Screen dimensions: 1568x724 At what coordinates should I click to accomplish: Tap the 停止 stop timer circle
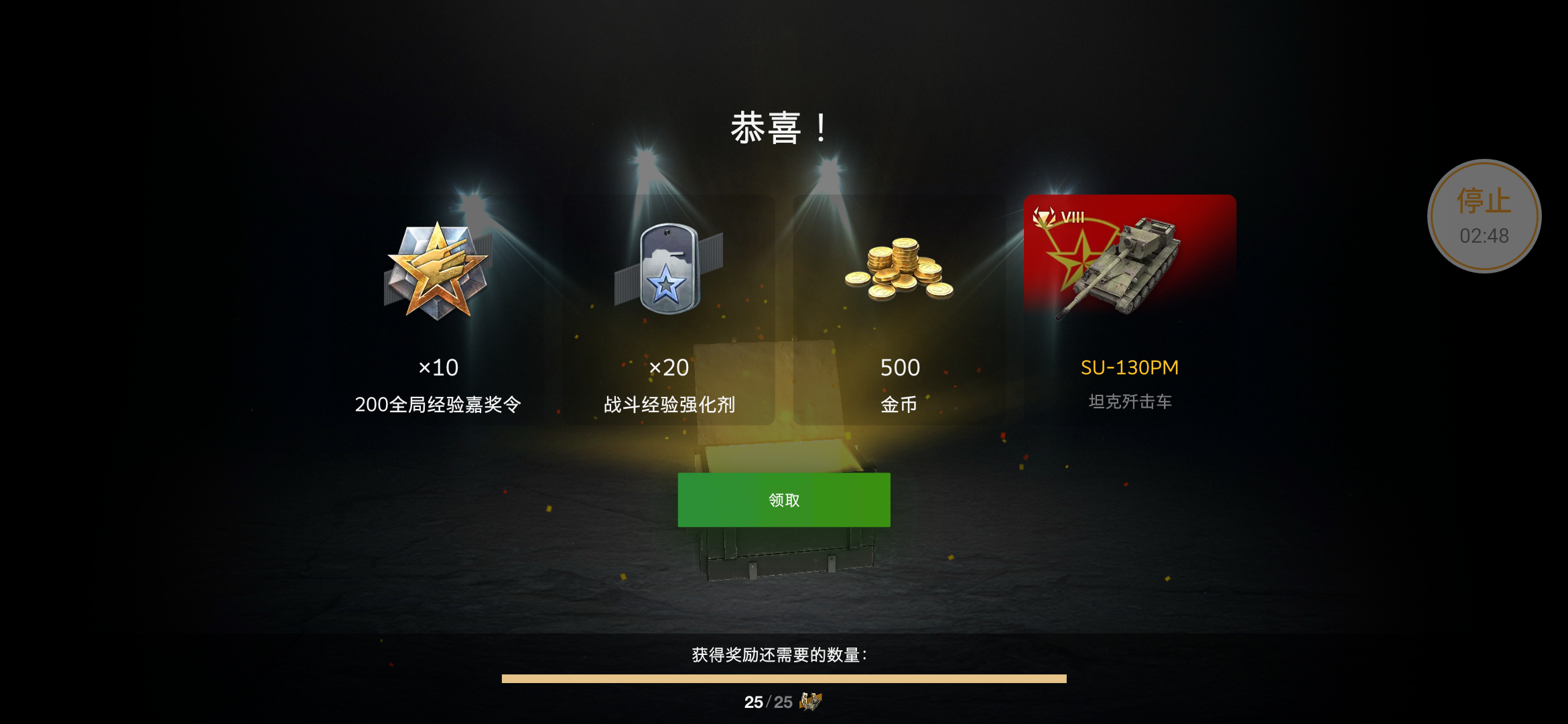tap(1485, 215)
